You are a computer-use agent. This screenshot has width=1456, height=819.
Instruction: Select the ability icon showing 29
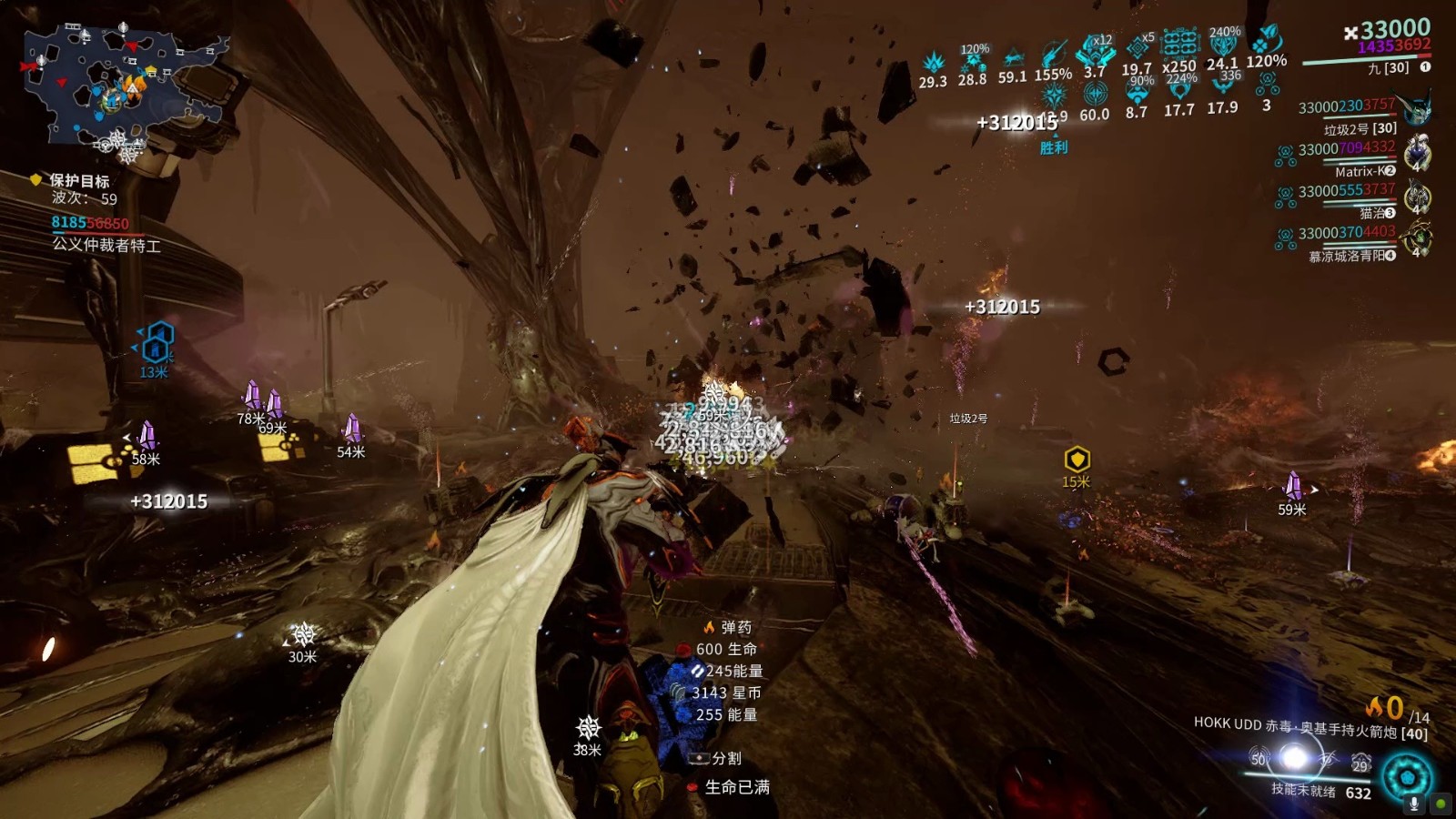(1360, 762)
